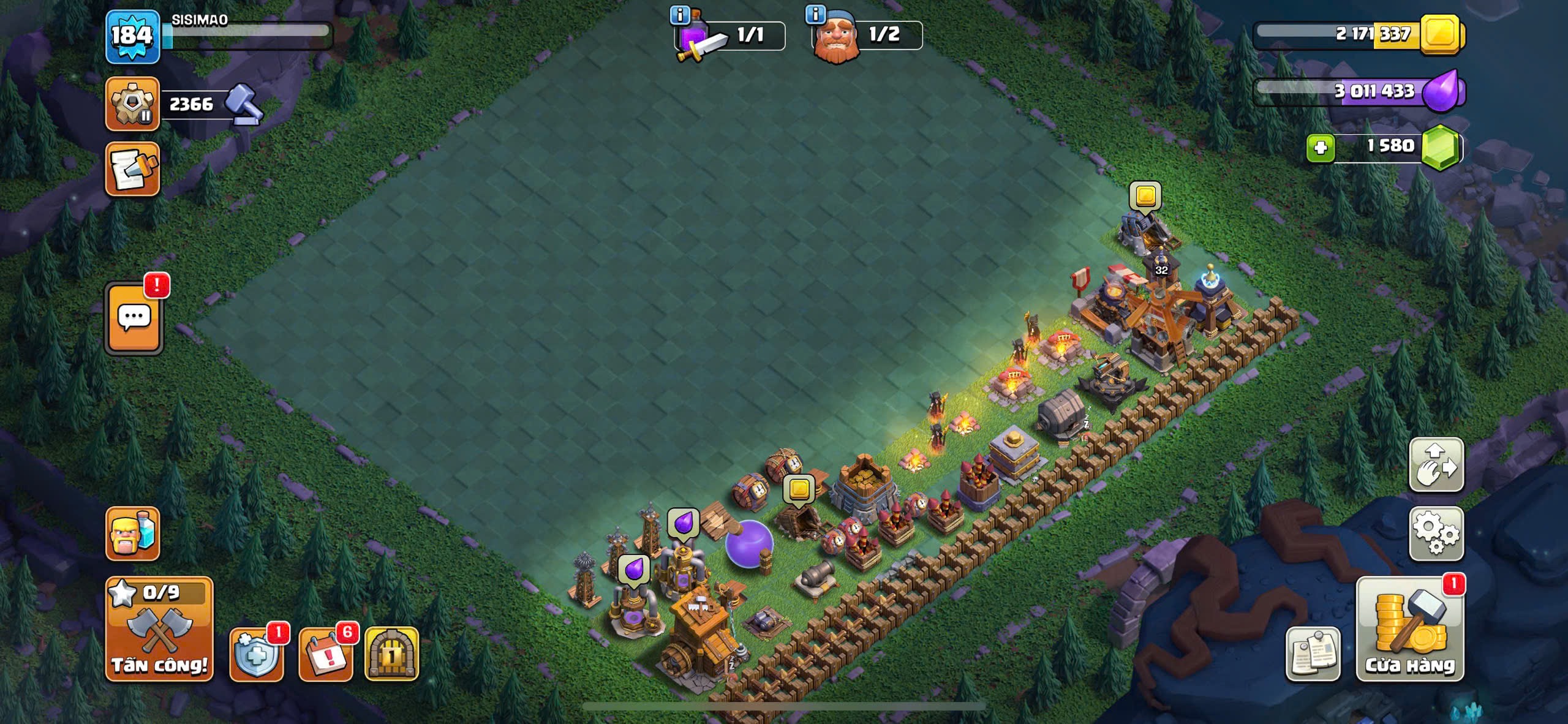Image resolution: width=1568 pixels, height=724 pixels.
Task: Open the layout editor papers button
Action: pos(1313,654)
